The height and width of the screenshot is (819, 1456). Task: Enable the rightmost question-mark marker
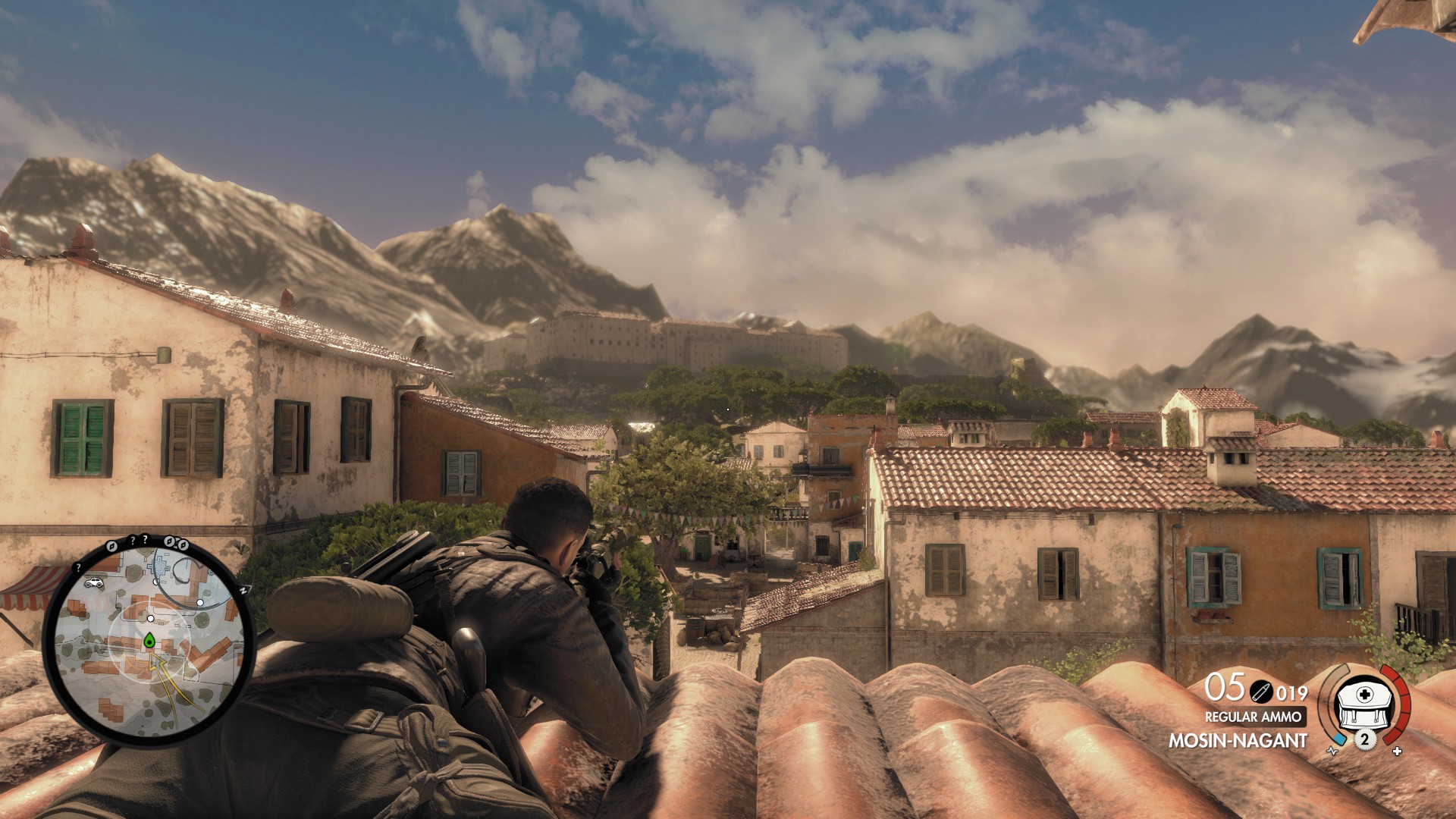point(145,538)
